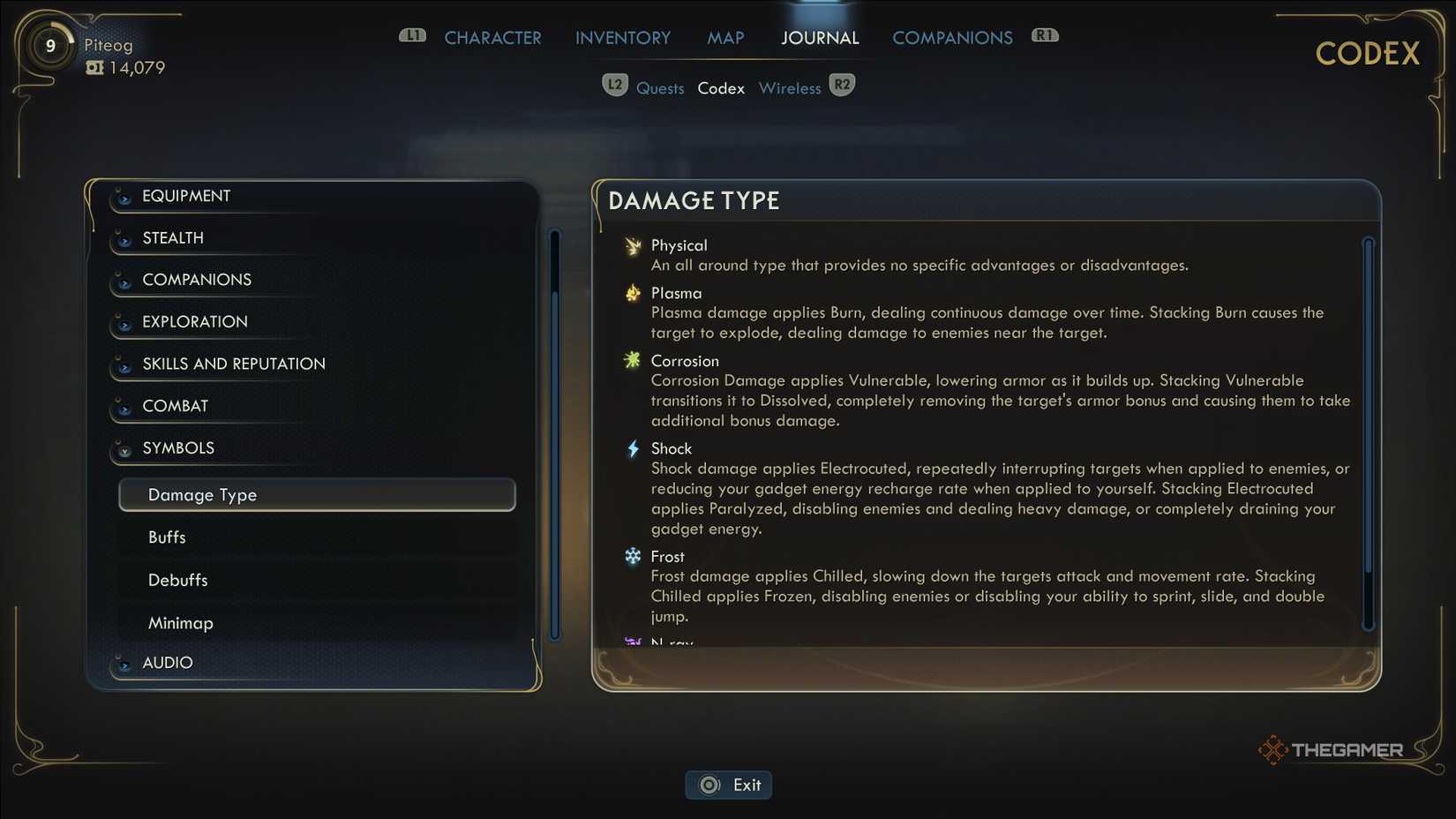Screen dimensions: 1456x819
Task: Select the Companions tab
Action: pos(952,37)
